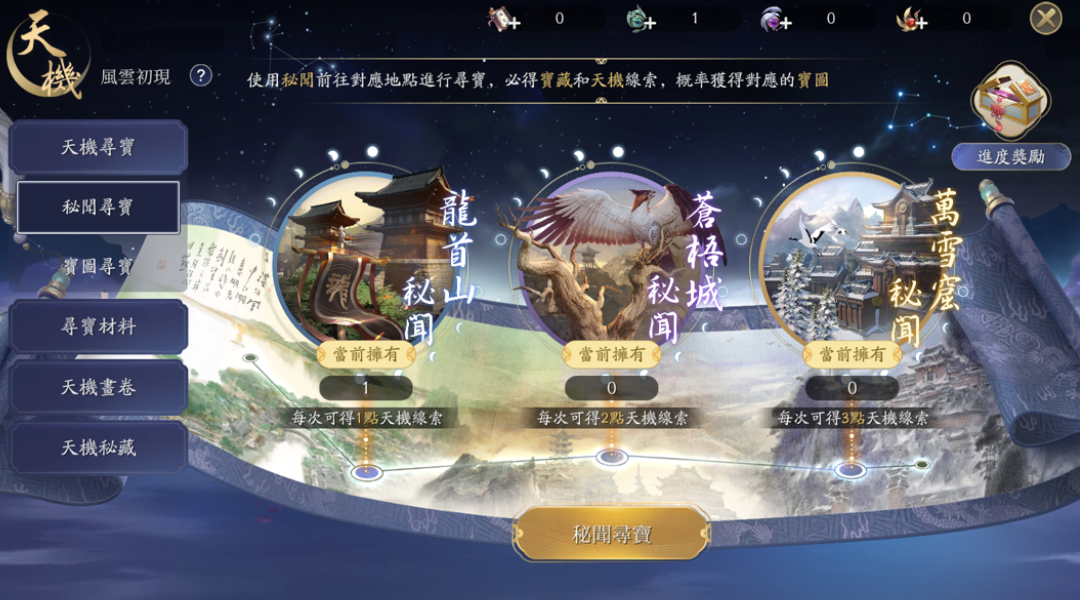Select the 秘聞尋寶 side tab
Screen dimensions: 1080x600
click(98, 208)
